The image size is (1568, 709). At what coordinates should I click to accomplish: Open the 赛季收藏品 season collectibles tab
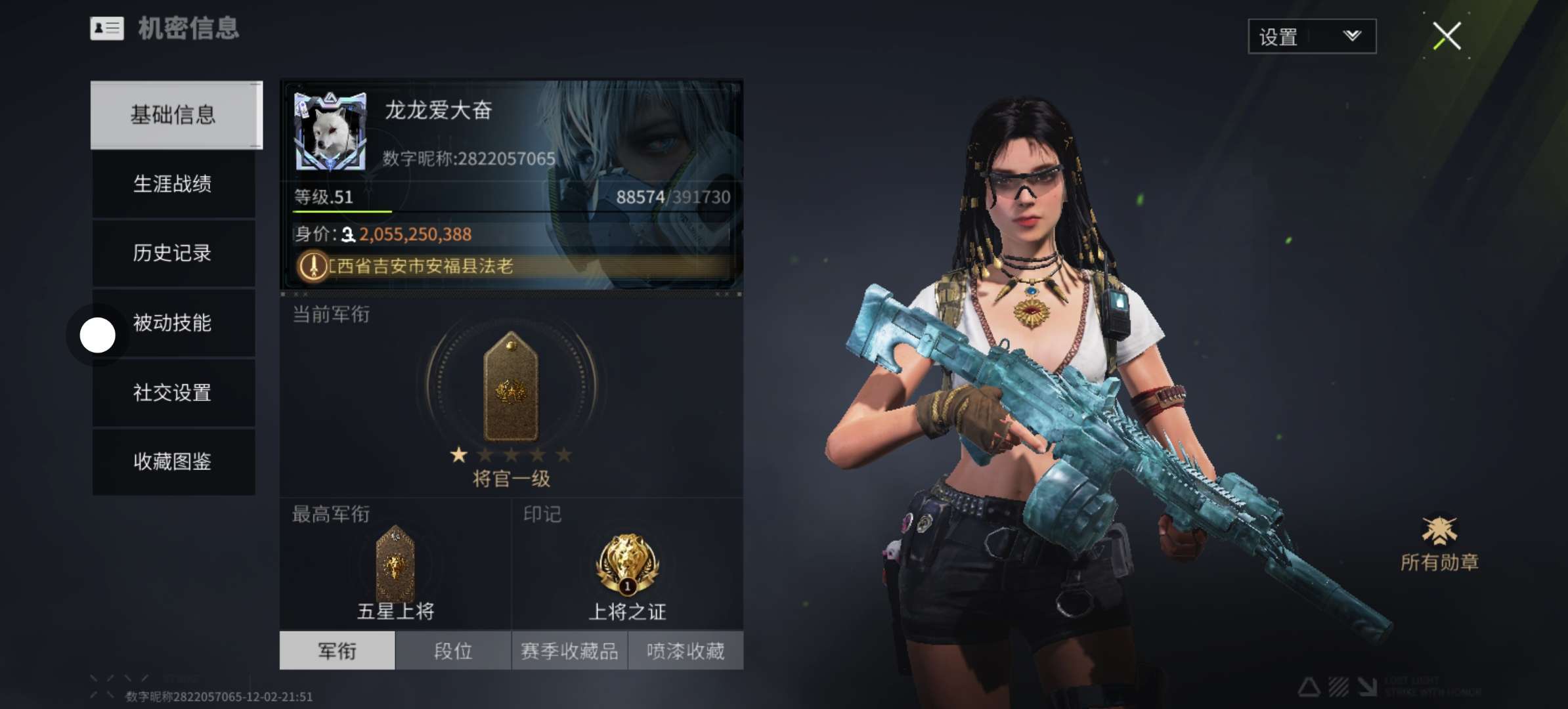tap(569, 651)
